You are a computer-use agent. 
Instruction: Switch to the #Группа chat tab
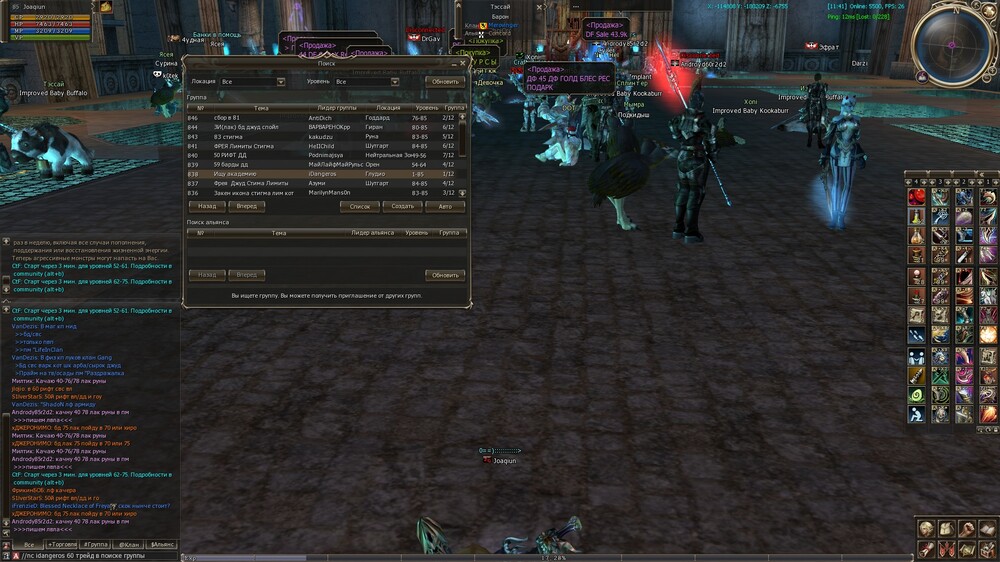[x=97, y=544]
